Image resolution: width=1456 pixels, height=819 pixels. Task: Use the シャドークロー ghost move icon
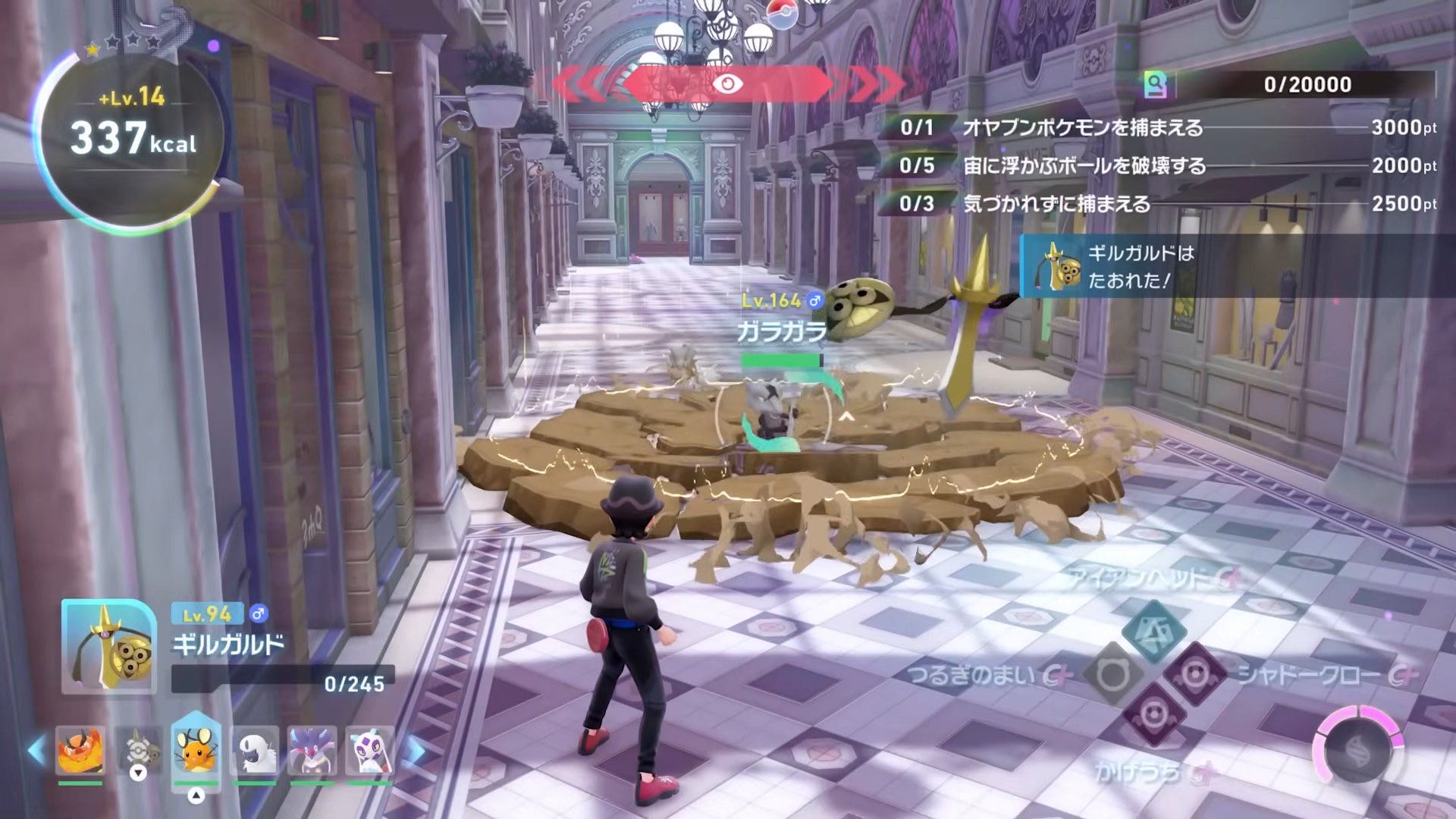coord(1196,674)
